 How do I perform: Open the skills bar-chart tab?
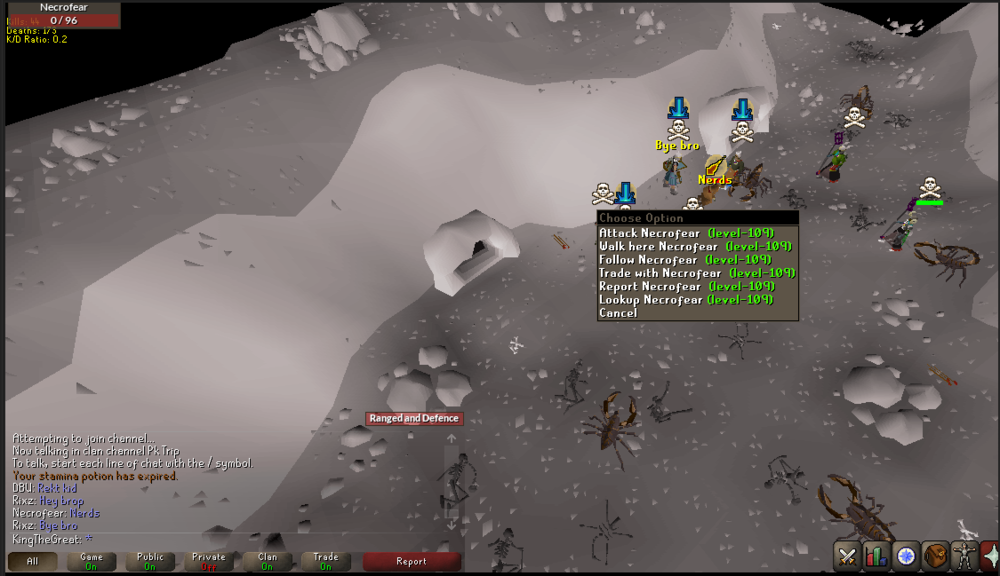pos(877,555)
